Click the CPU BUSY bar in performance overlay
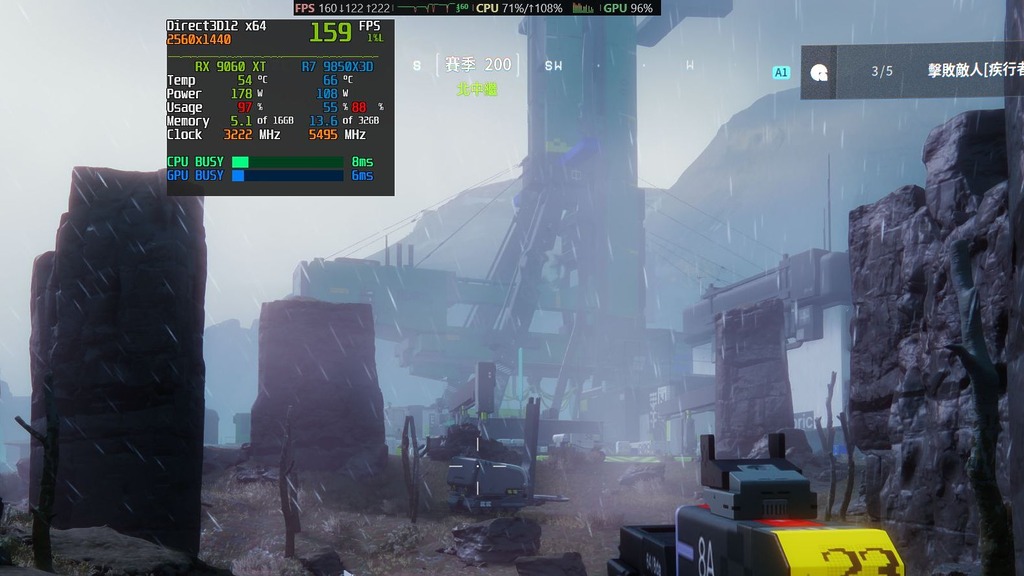Screen dimensions: 1024x576 pyautogui.click(x=288, y=162)
